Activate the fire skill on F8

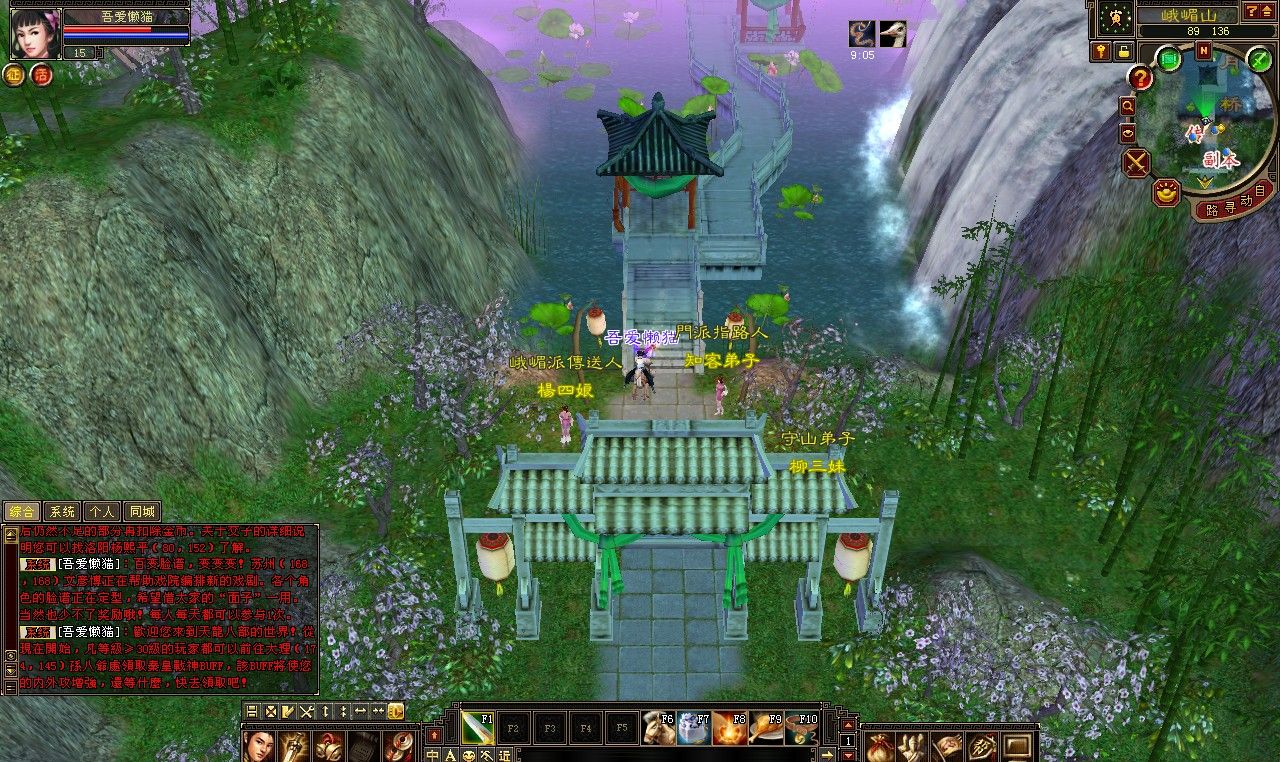click(x=730, y=729)
